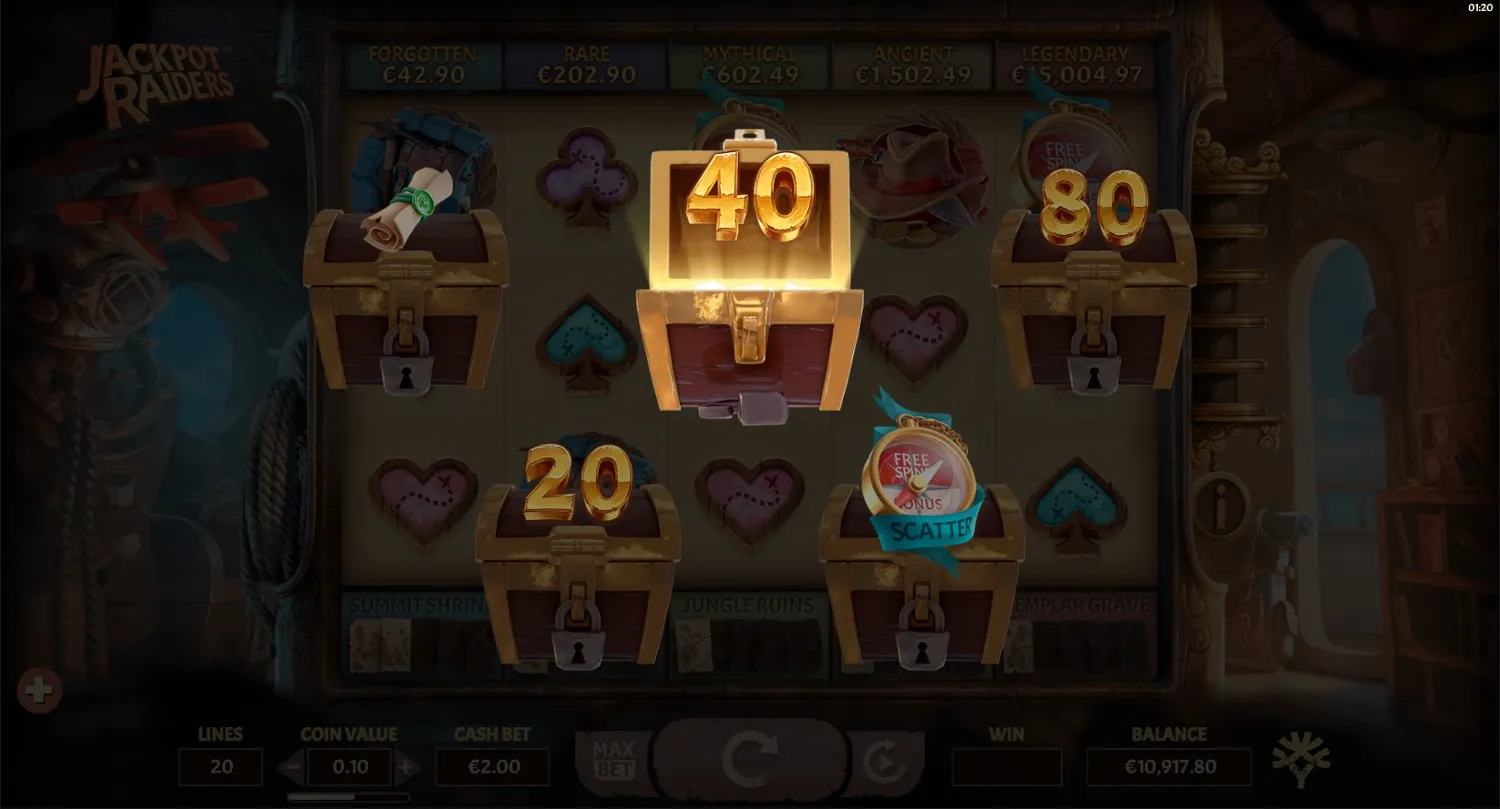Select the Legendary jackpot tier
Viewport: 1500px width, 809px height.
tap(1076, 62)
